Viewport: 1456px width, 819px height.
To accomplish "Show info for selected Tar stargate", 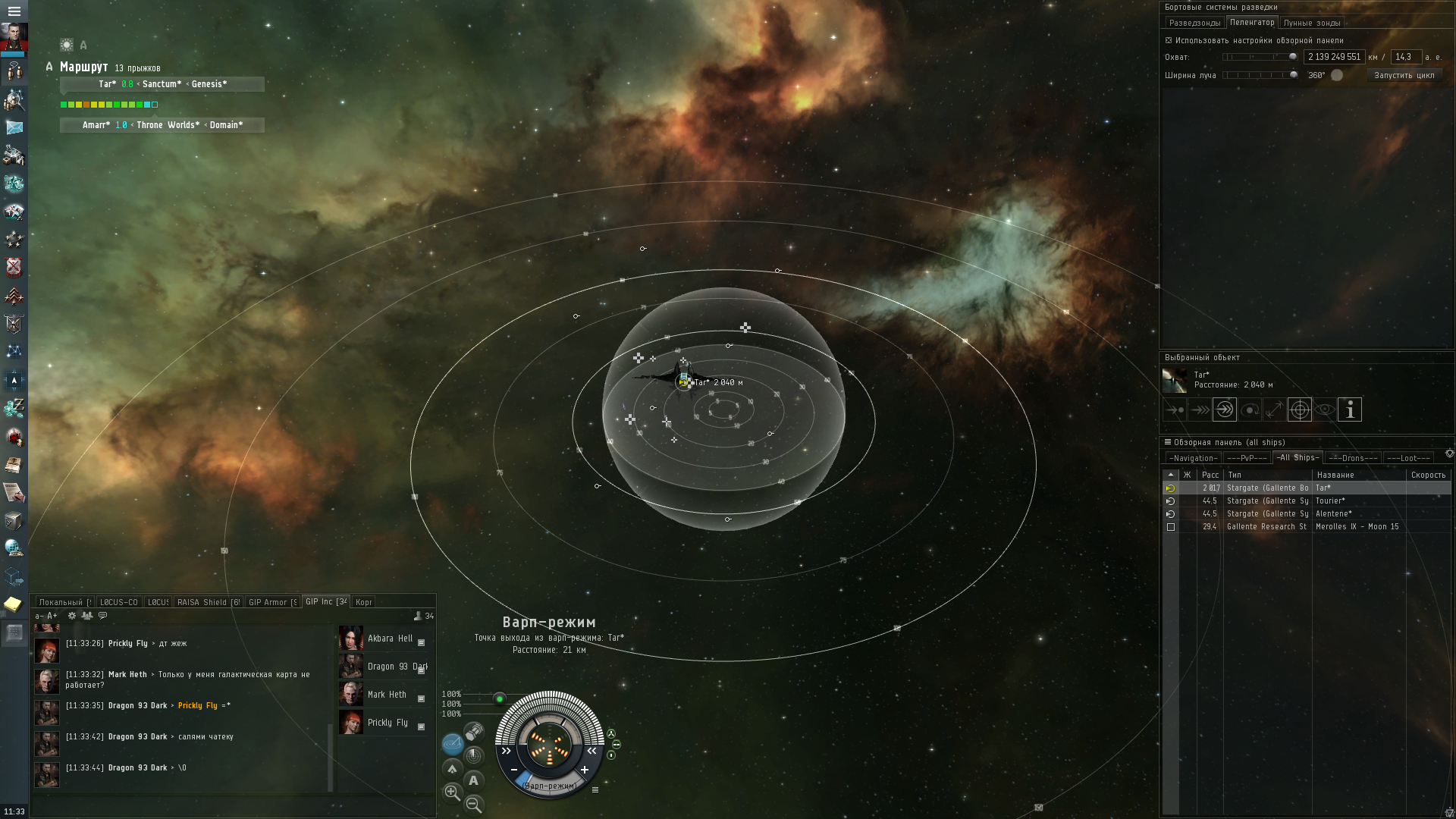I will (1350, 409).
